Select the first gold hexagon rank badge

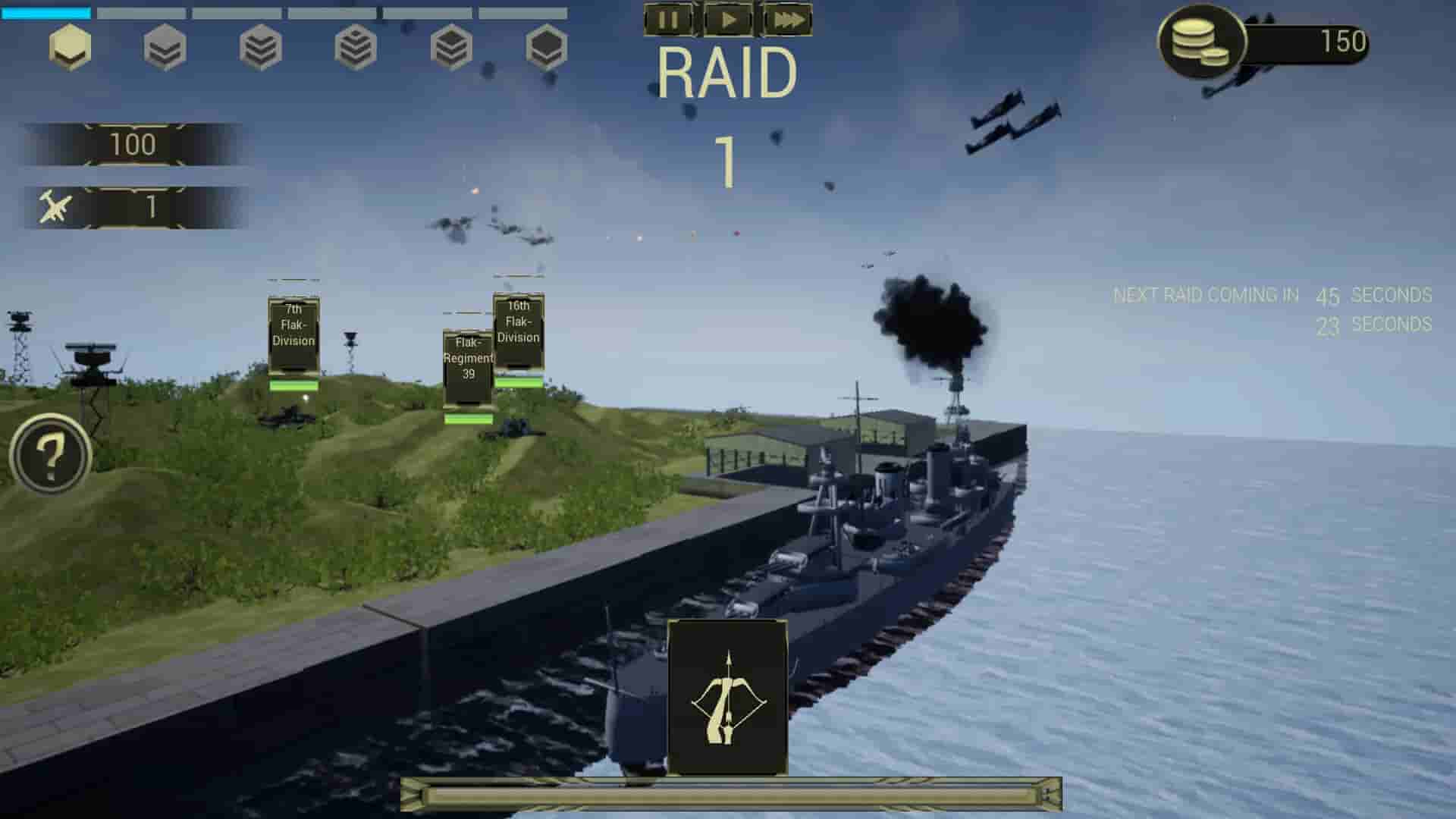(68, 48)
